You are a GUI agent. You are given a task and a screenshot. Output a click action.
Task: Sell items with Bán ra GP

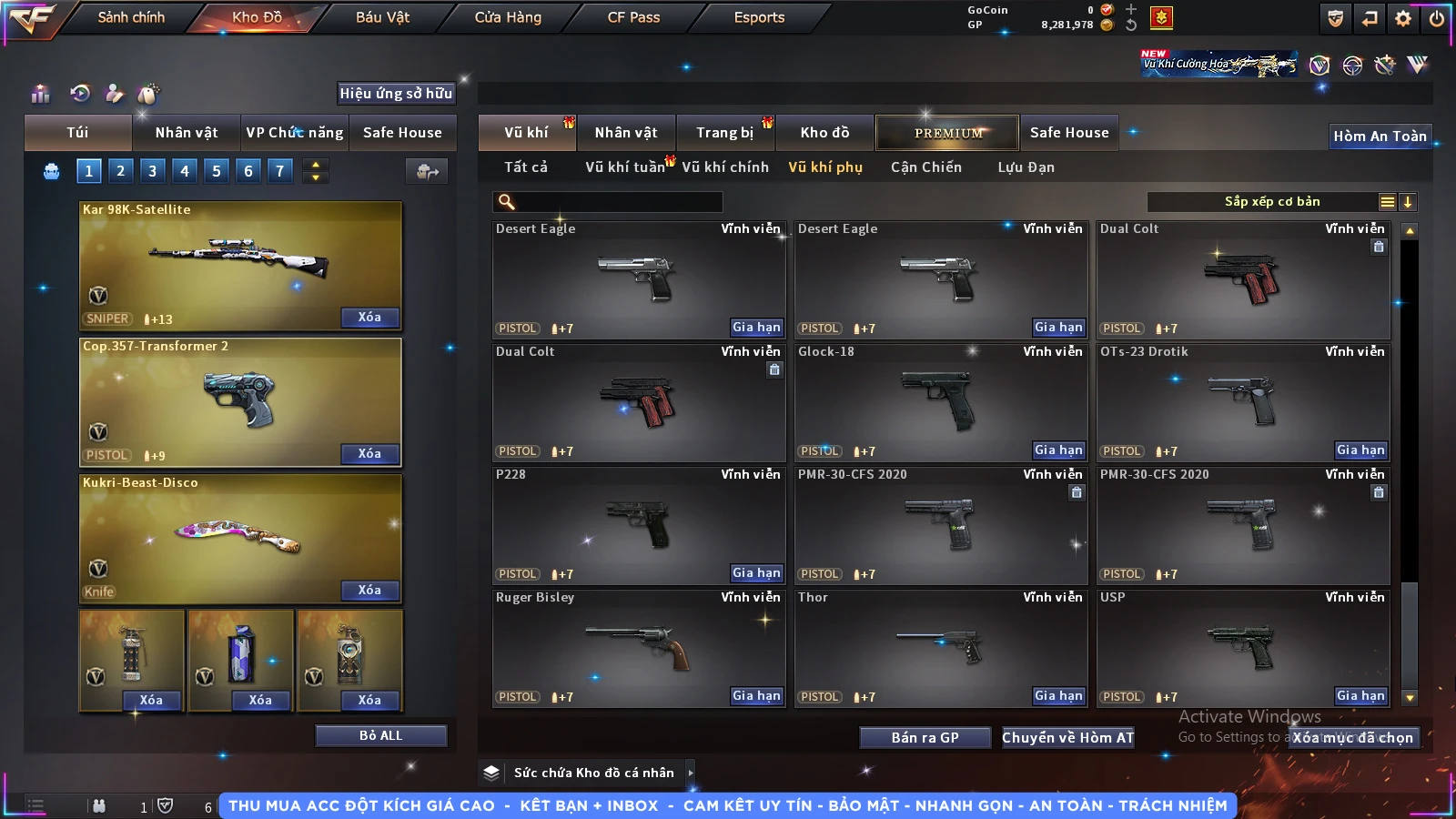925,738
